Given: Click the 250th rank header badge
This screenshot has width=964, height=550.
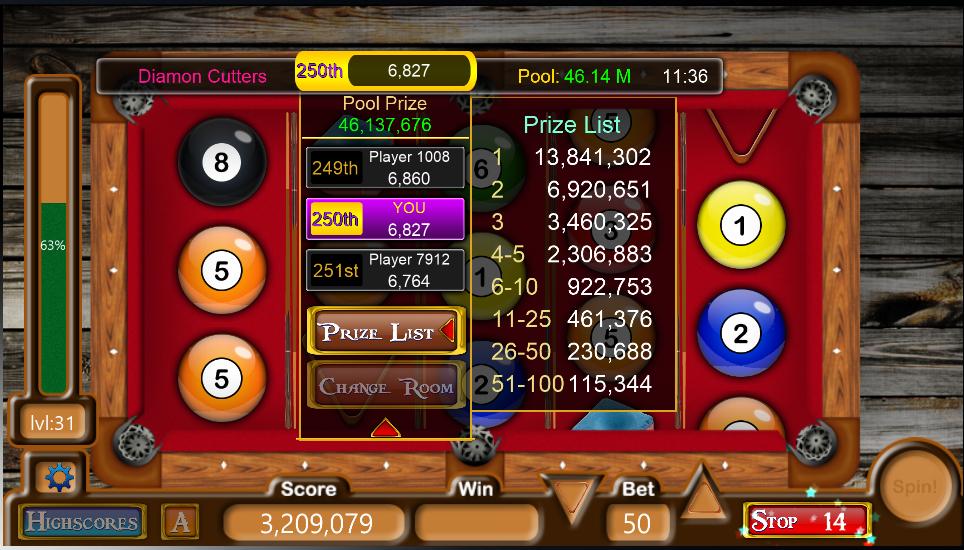Looking at the screenshot, I should (320, 71).
